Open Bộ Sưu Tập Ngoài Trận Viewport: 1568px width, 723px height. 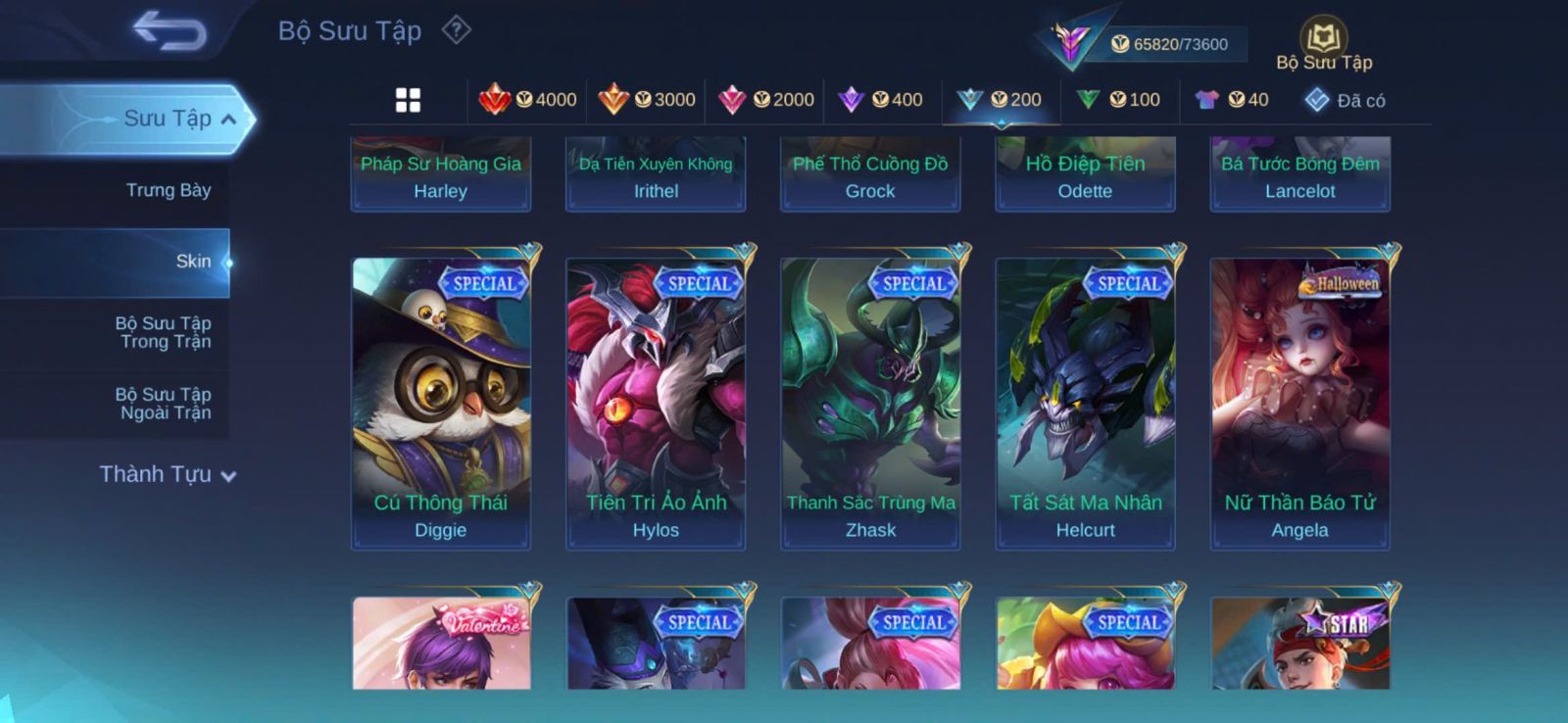165,404
